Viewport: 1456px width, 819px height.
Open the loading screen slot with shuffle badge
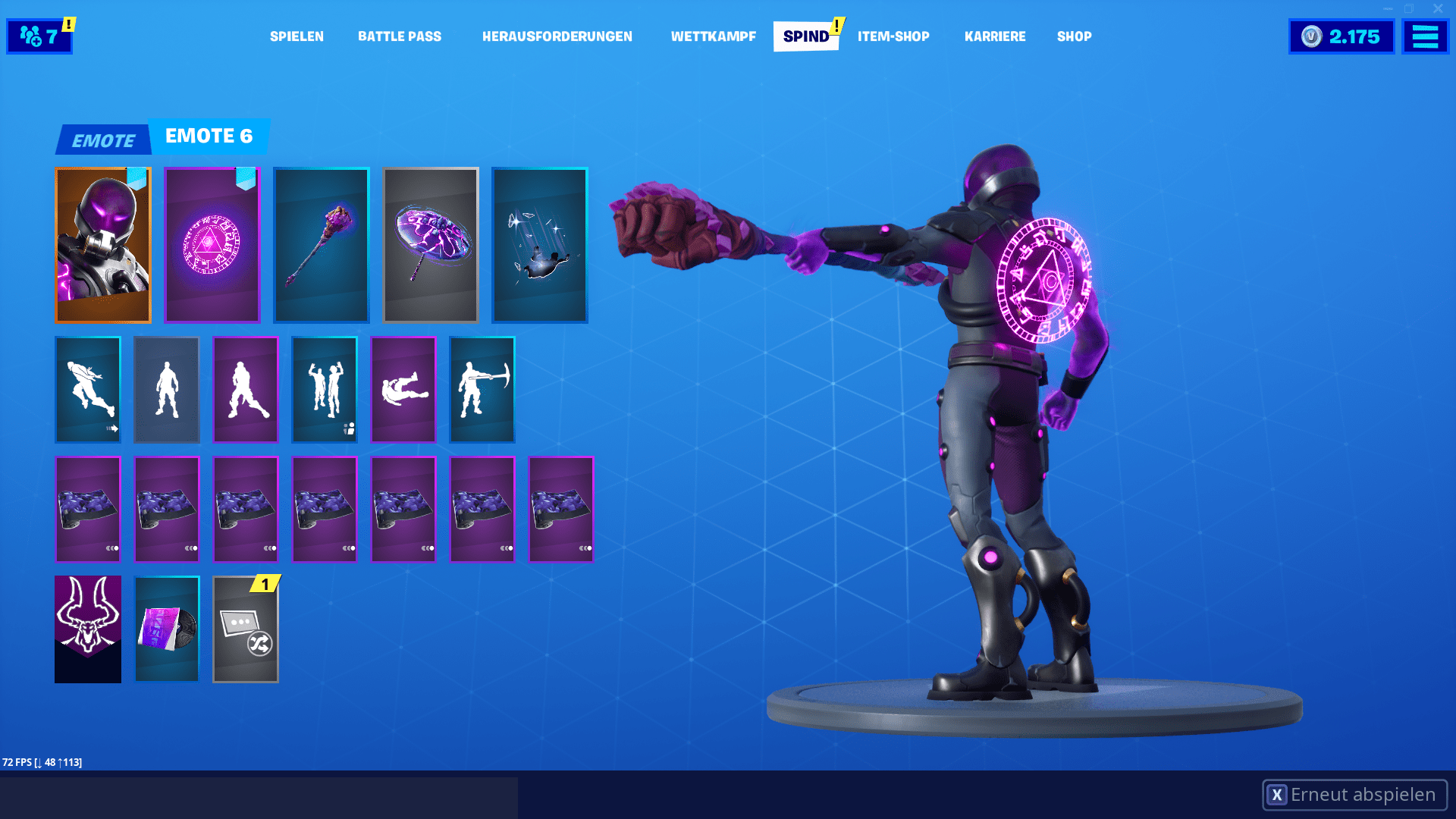pos(245,629)
